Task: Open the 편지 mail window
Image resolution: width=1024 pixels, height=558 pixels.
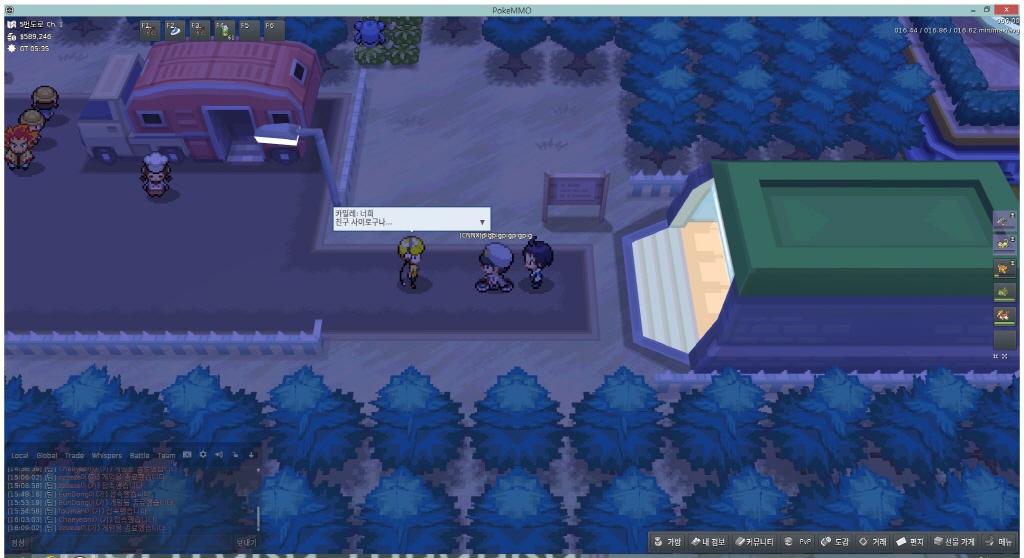Action: pos(911,541)
